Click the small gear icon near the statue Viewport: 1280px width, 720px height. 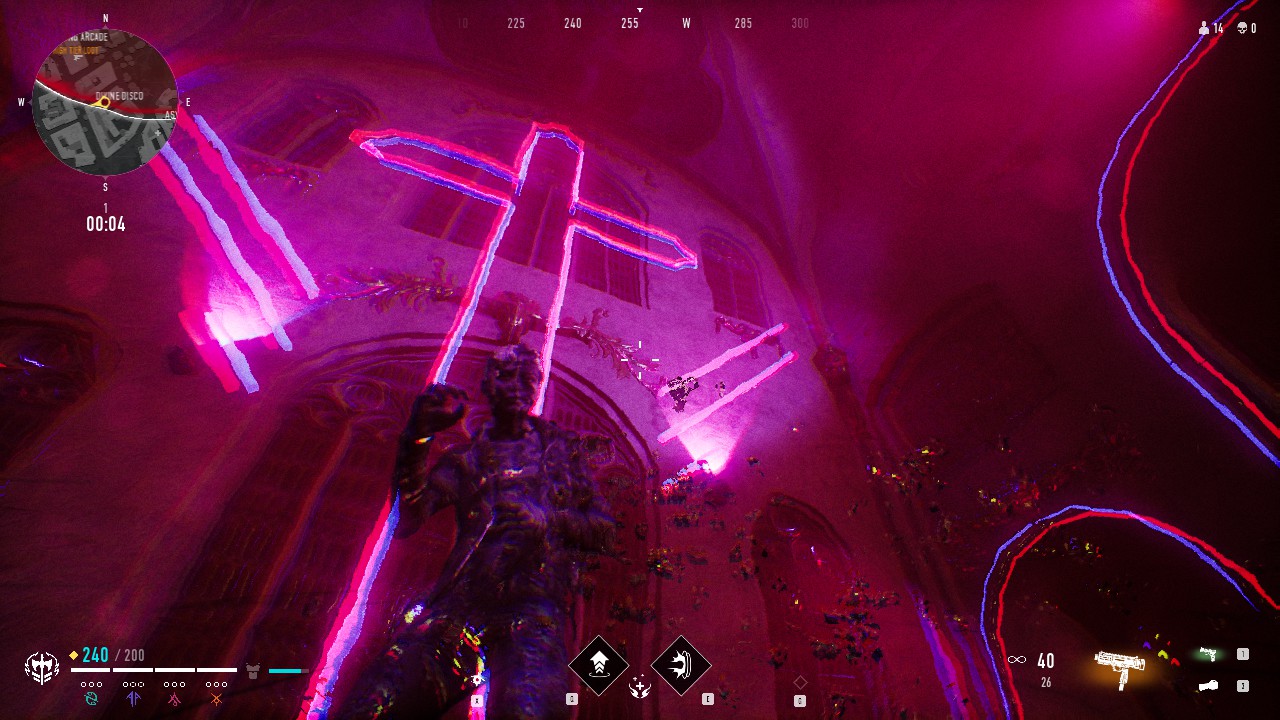pos(477,680)
